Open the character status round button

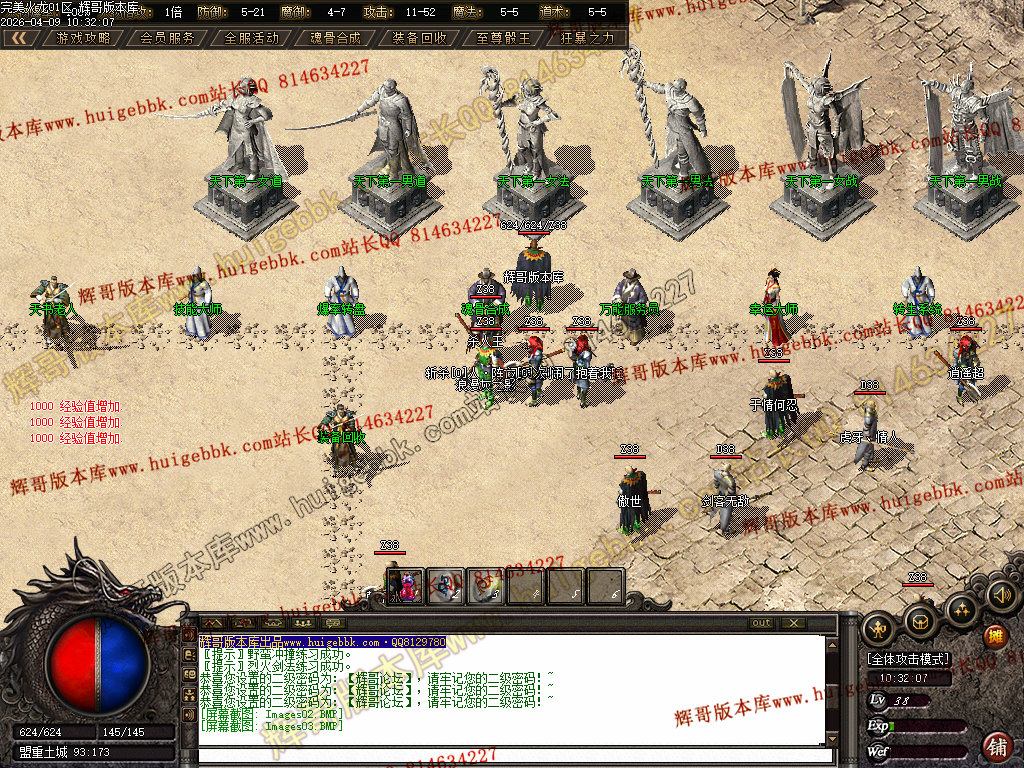point(878,626)
